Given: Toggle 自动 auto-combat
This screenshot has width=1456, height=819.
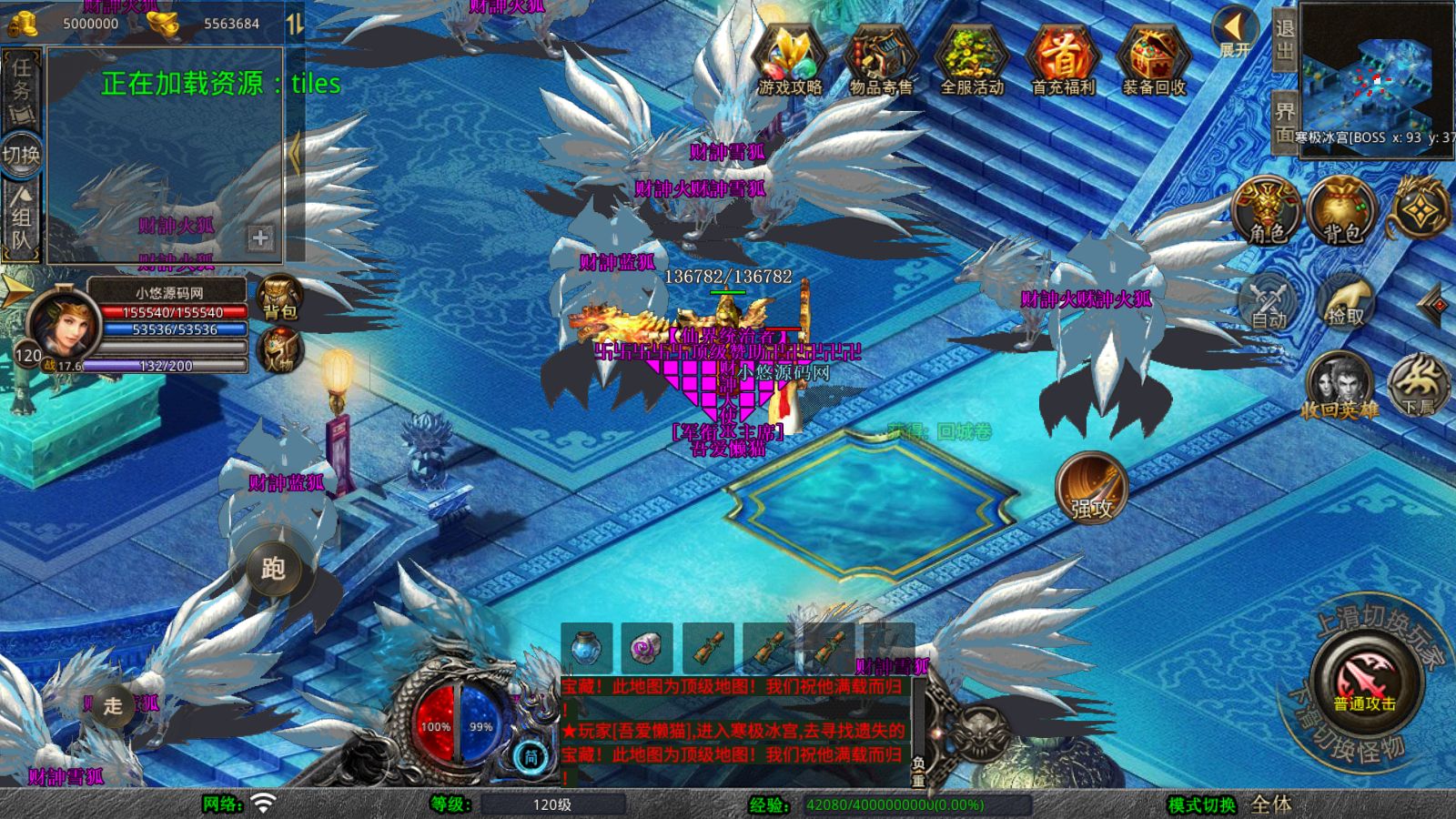Looking at the screenshot, I should (1269, 301).
